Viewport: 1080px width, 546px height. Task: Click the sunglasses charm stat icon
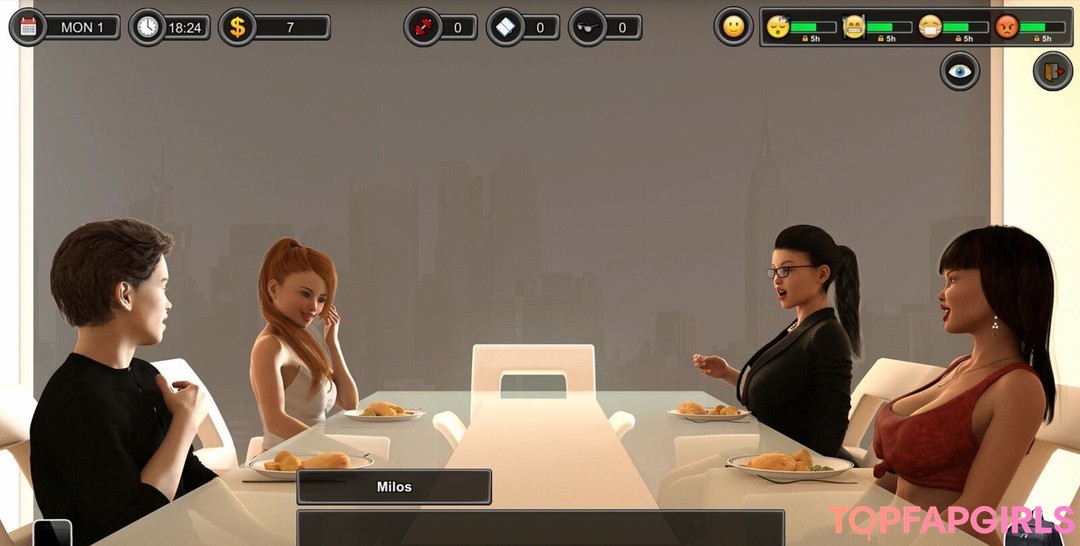click(x=588, y=27)
